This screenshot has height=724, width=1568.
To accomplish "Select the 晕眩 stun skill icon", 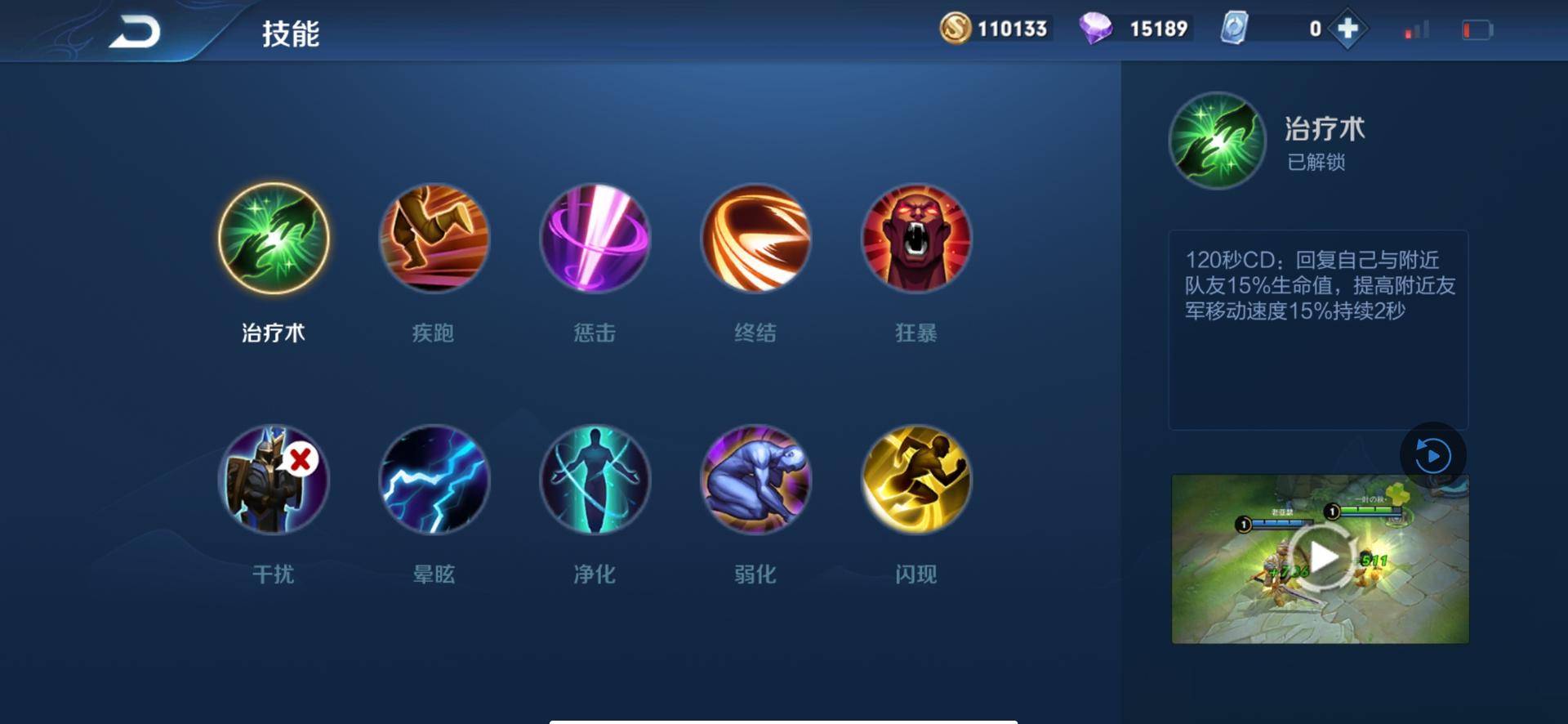I will [434, 482].
